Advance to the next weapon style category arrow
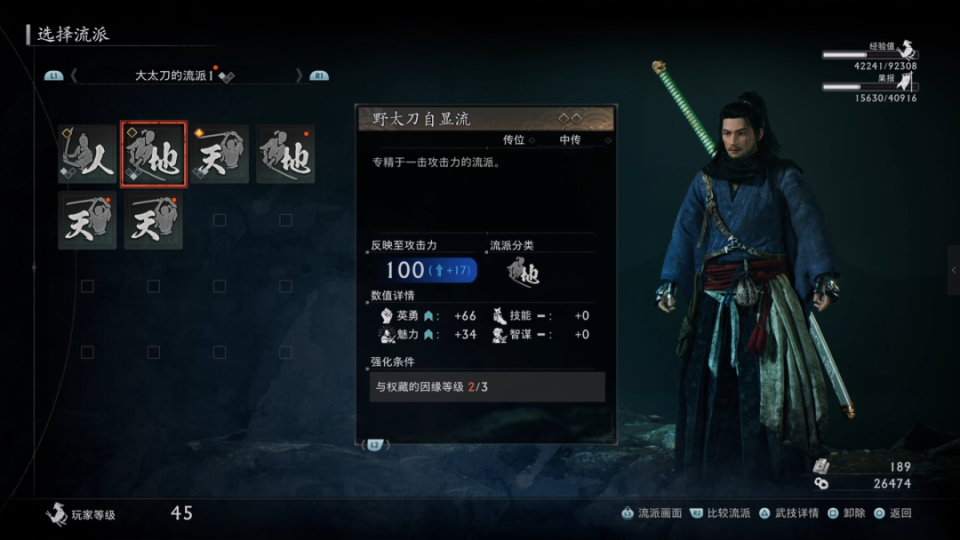 click(x=299, y=75)
